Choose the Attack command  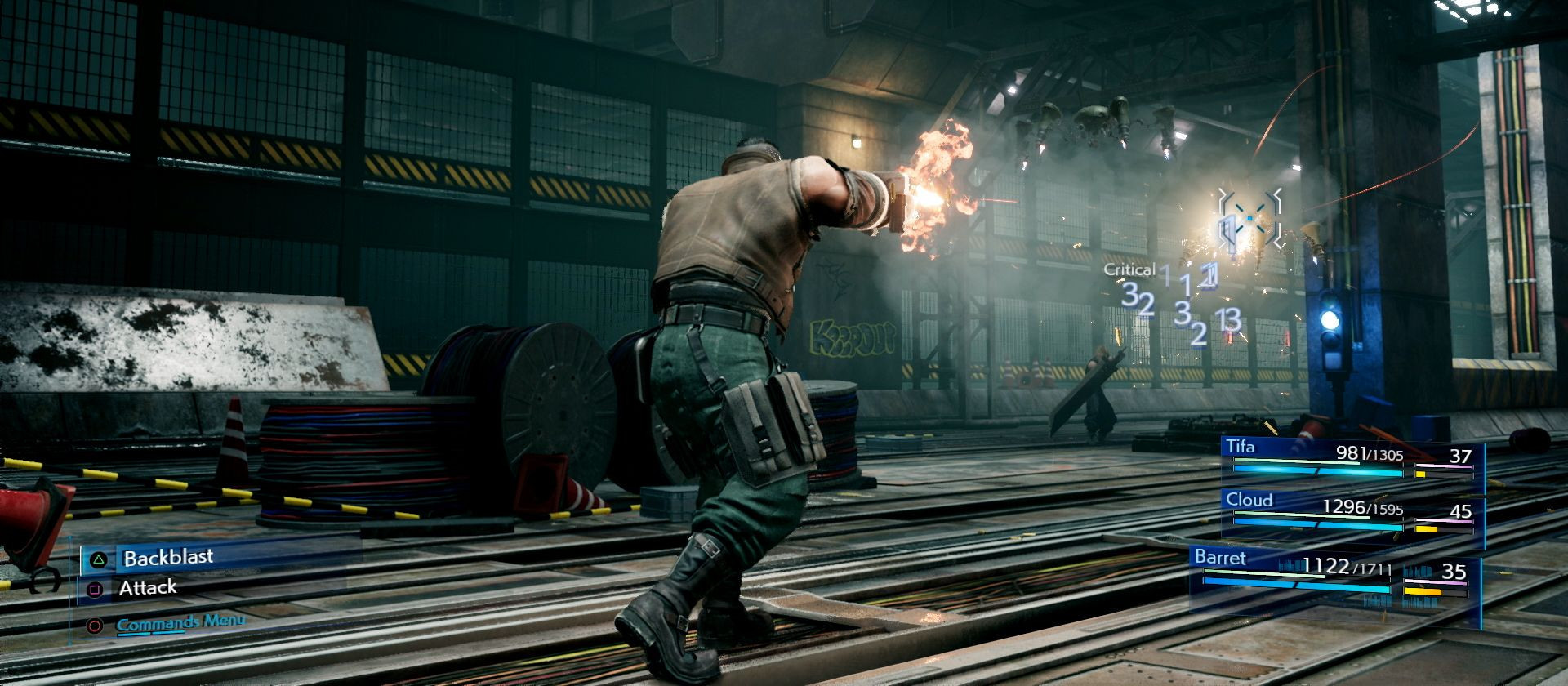tap(147, 588)
